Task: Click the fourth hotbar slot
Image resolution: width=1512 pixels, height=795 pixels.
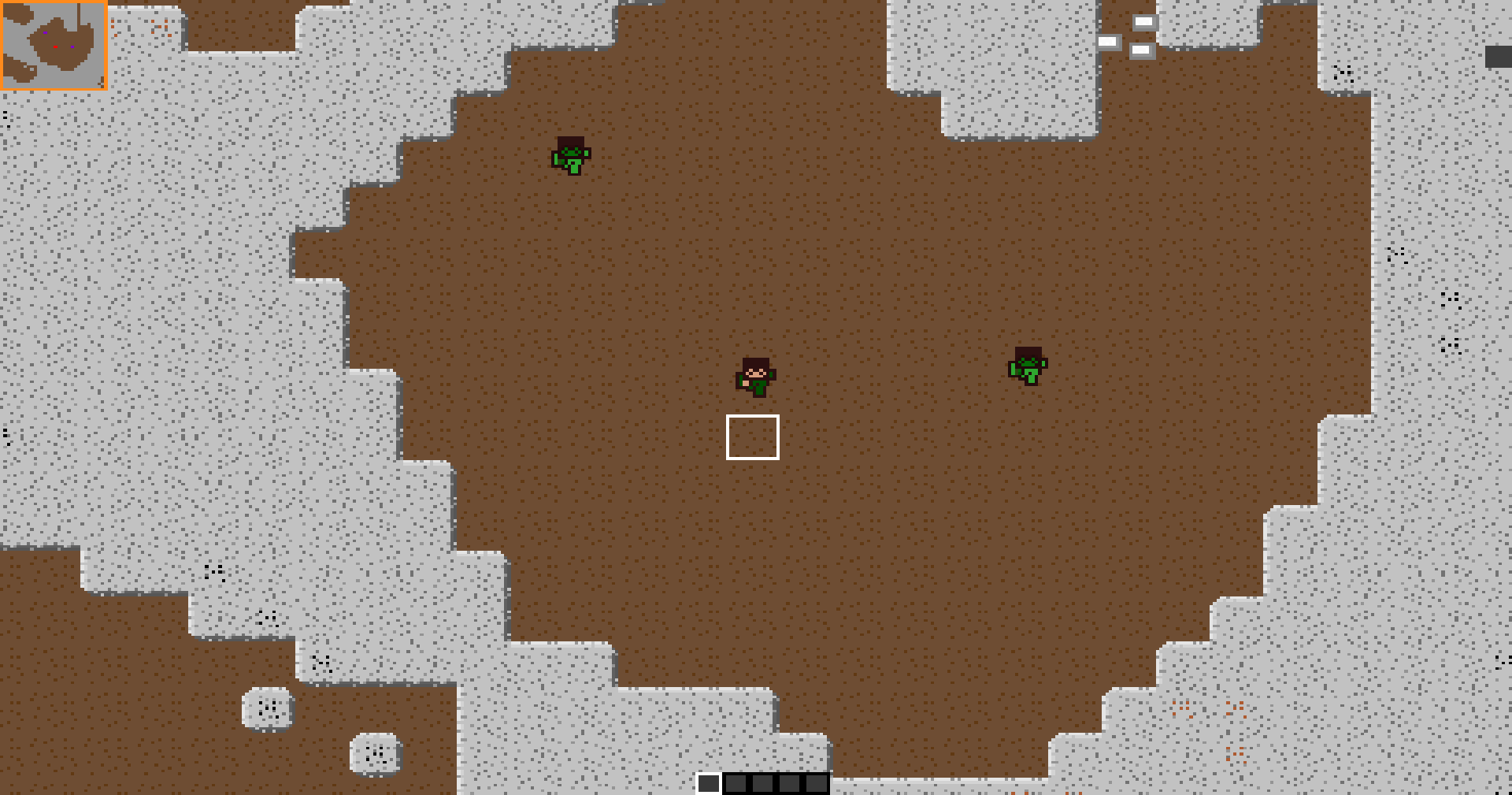Action: tap(789, 784)
